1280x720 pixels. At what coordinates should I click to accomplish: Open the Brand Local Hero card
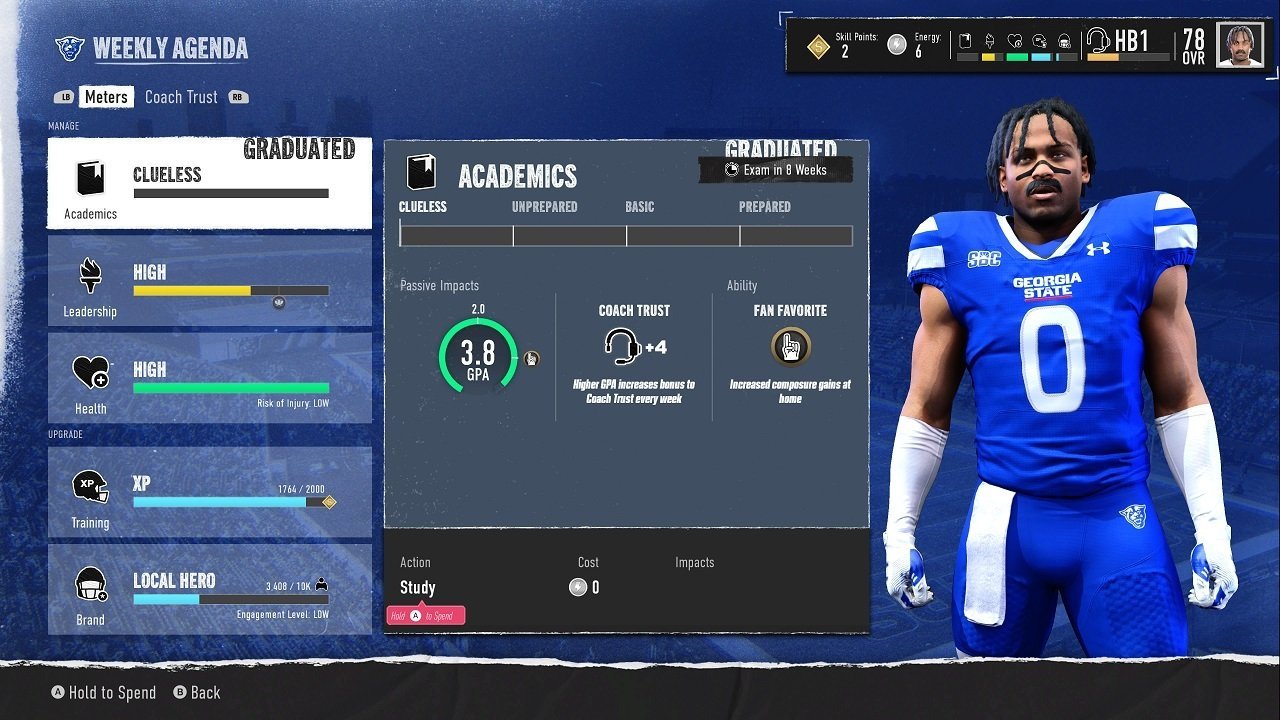[x=209, y=589]
